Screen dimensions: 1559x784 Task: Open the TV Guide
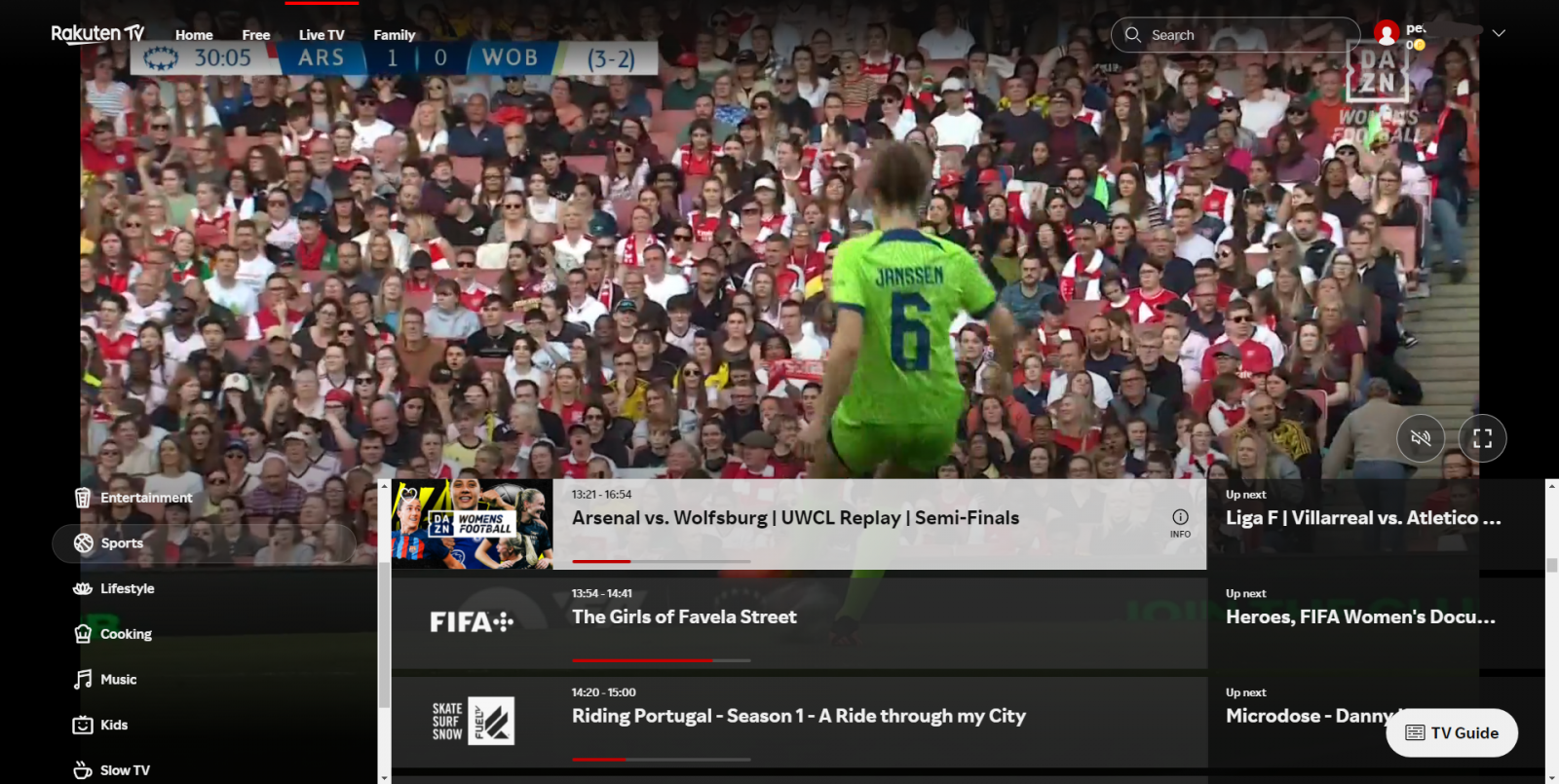[1452, 732]
